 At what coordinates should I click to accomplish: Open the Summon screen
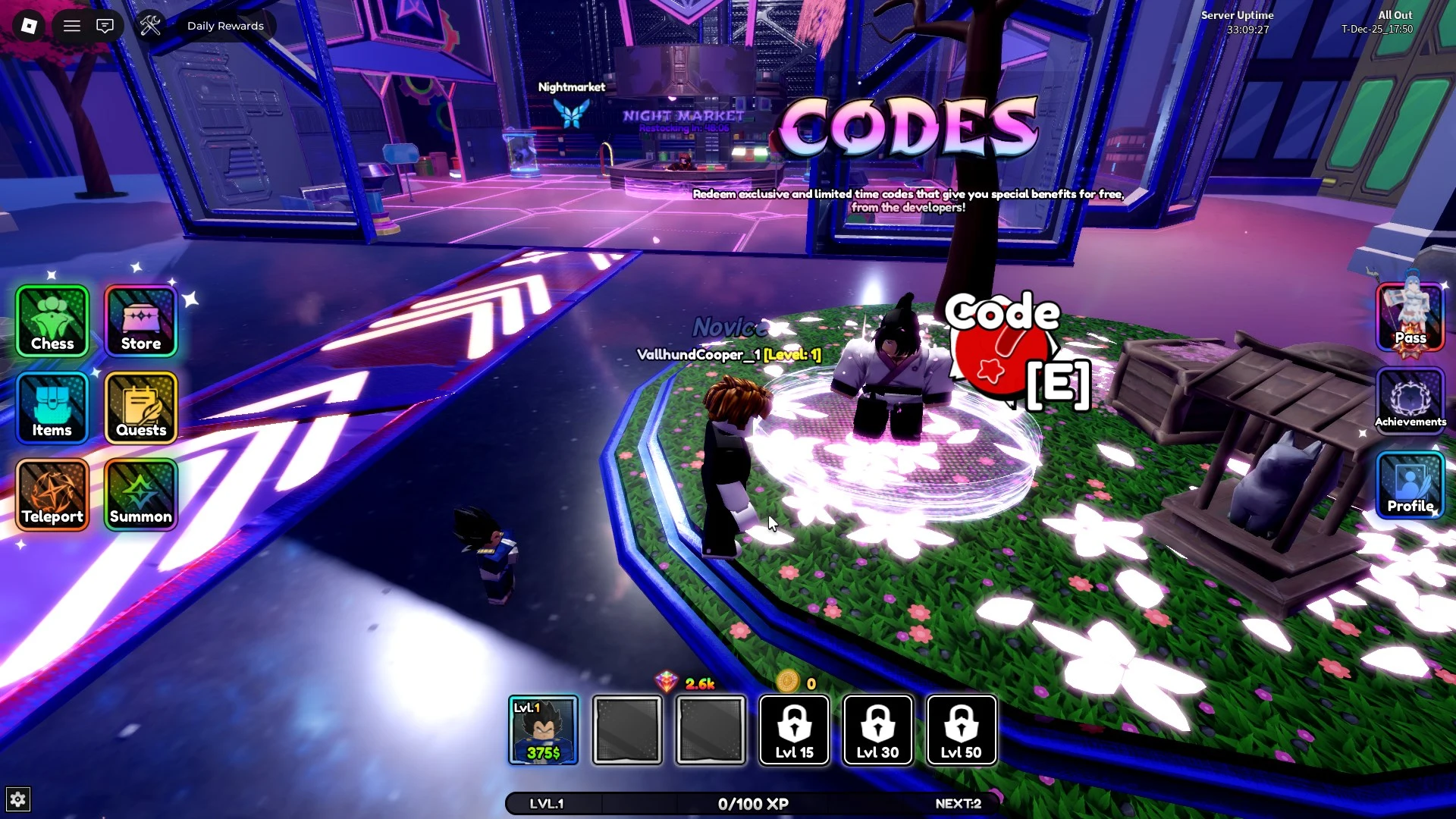pyautogui.click(x=140, y=494)
